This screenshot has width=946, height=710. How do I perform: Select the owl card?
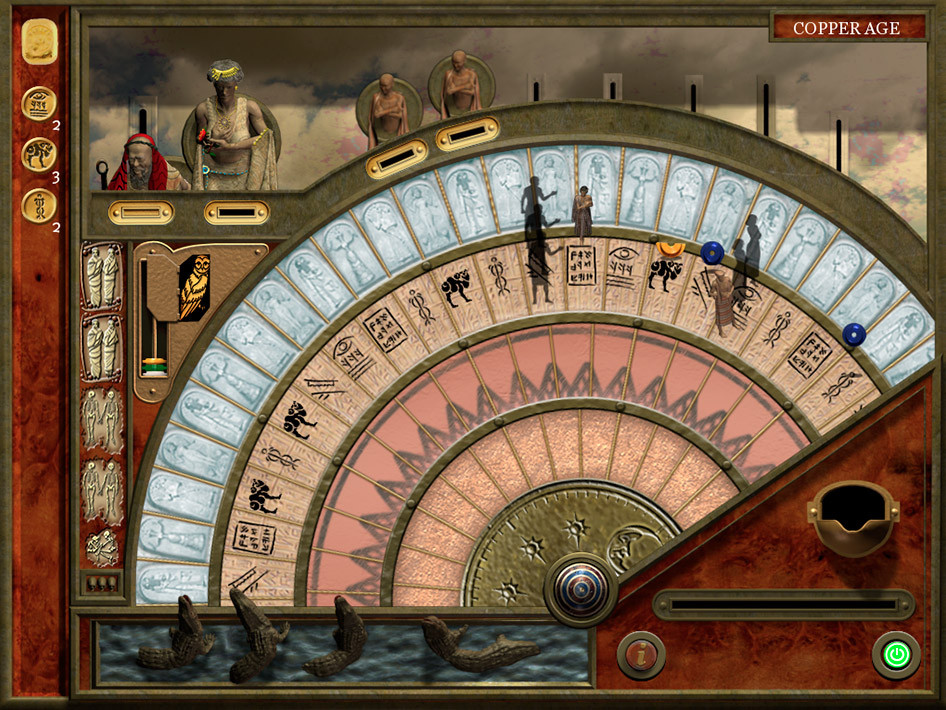194,287
